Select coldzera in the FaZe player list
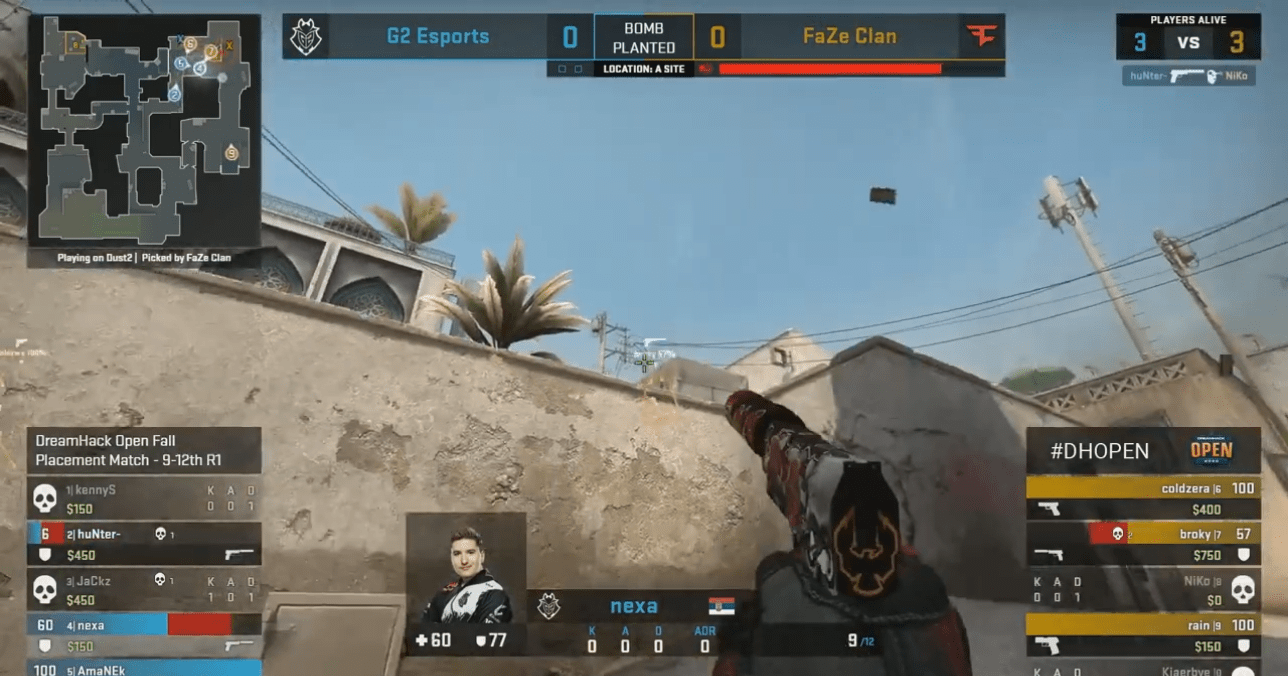 coord(1143,498)
